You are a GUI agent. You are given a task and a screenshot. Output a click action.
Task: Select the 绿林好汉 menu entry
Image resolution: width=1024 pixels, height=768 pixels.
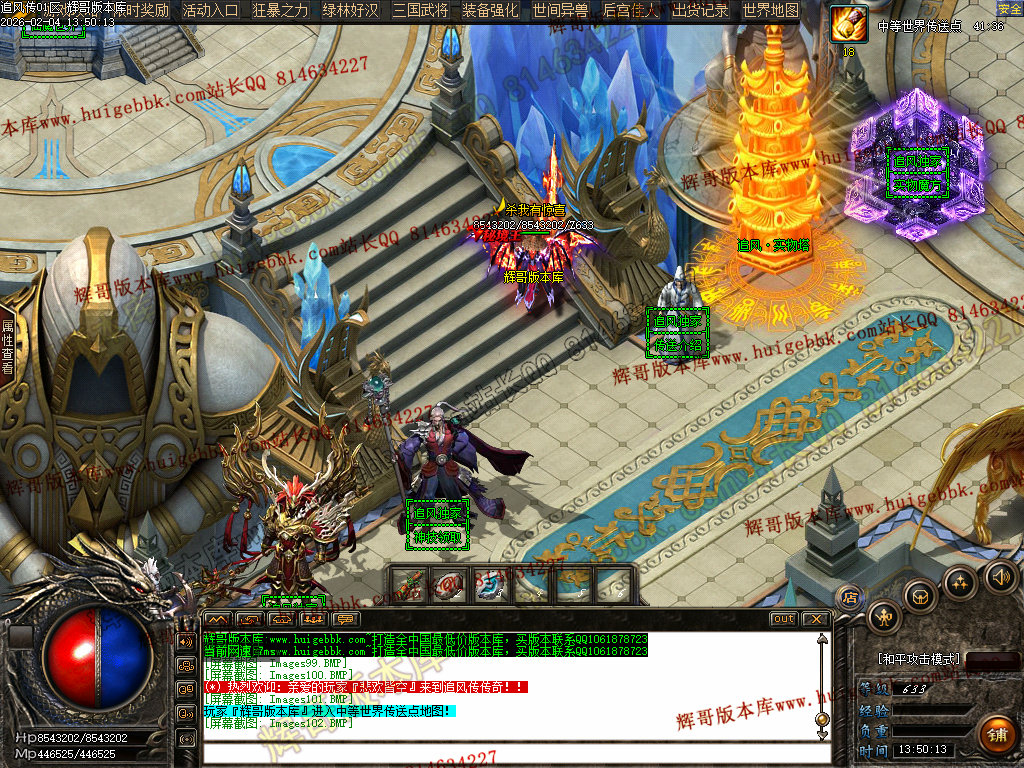pyautogui.click(x=350, y=11)
